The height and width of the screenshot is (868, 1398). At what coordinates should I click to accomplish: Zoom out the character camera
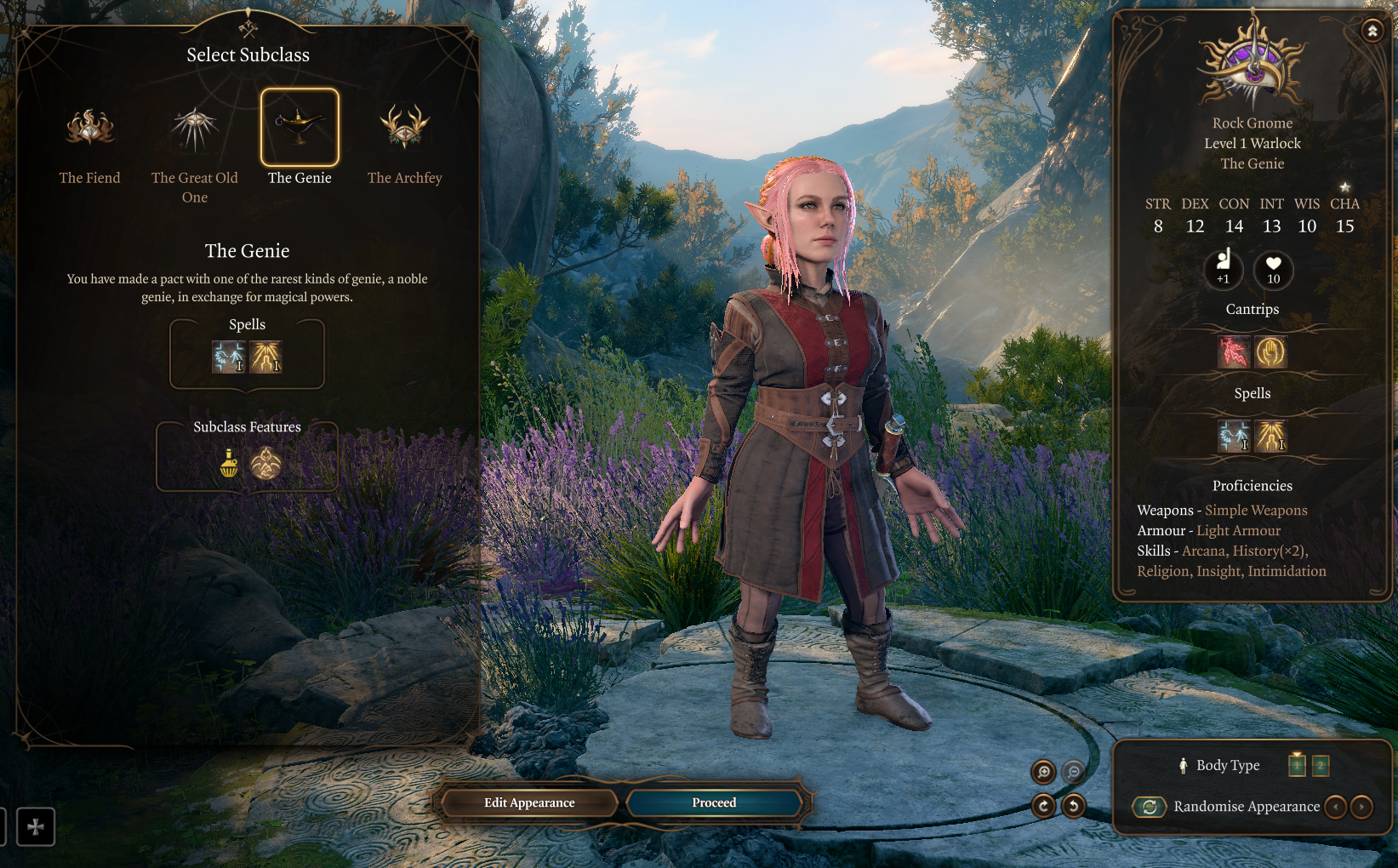1074,772
